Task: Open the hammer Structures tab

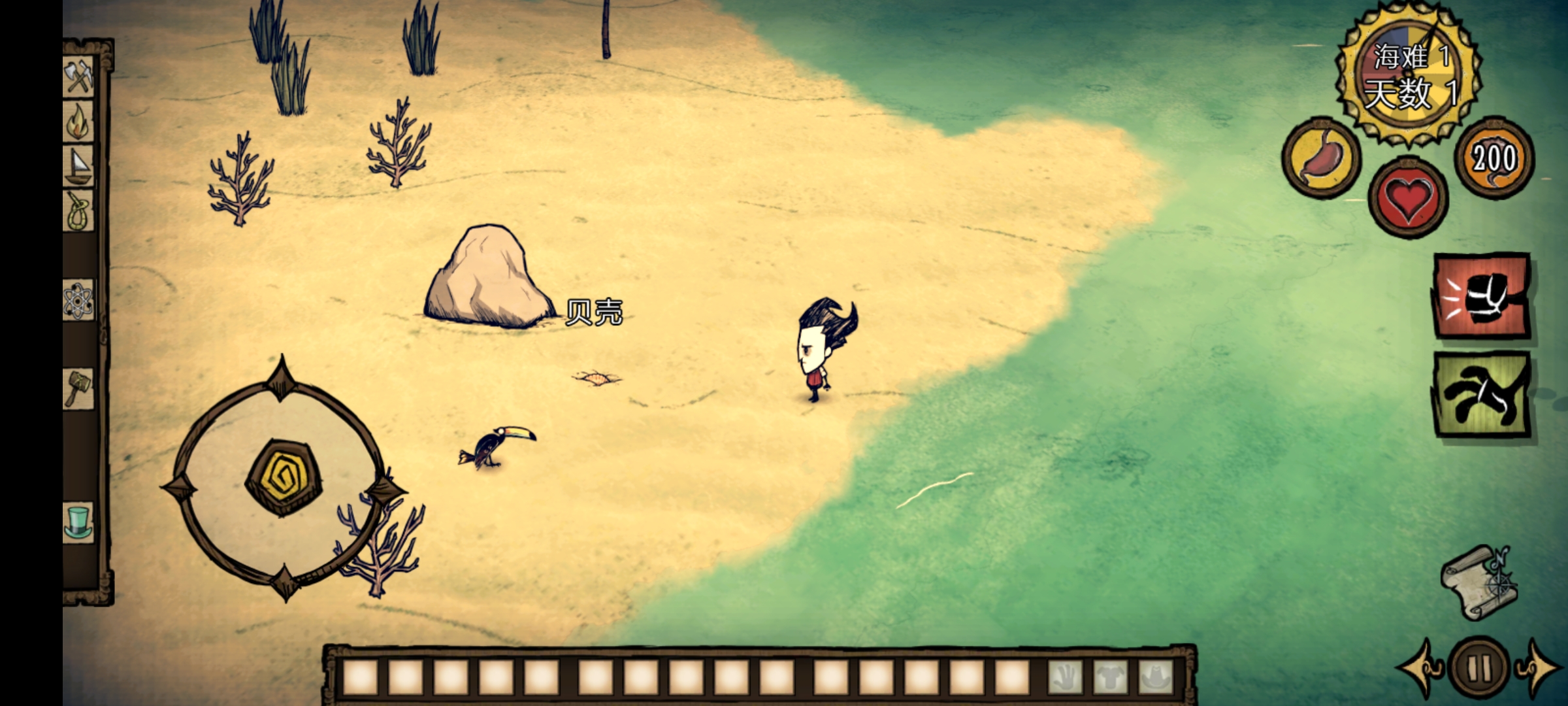Action: point(78,388)
